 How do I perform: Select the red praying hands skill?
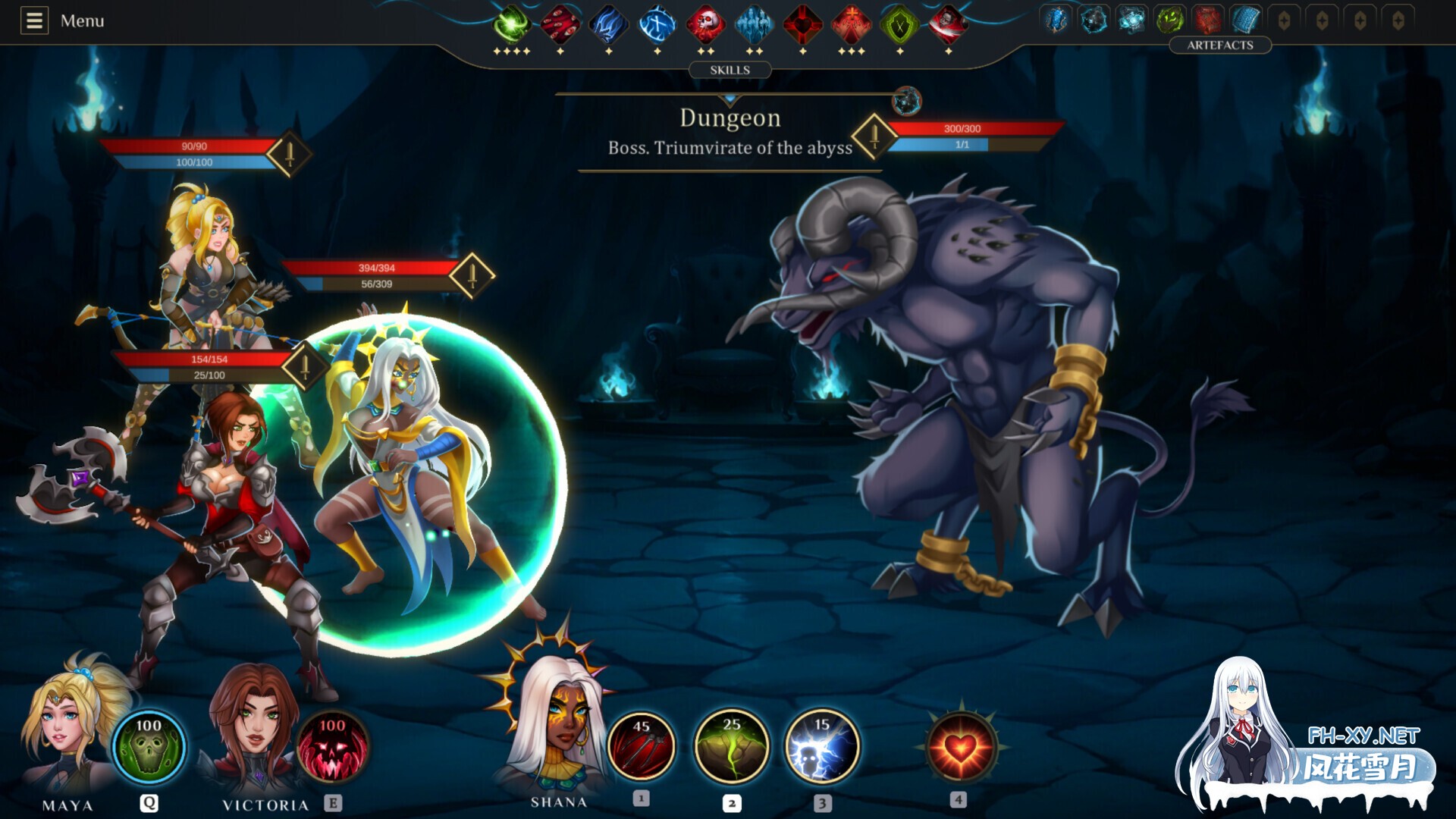(851, 24)
